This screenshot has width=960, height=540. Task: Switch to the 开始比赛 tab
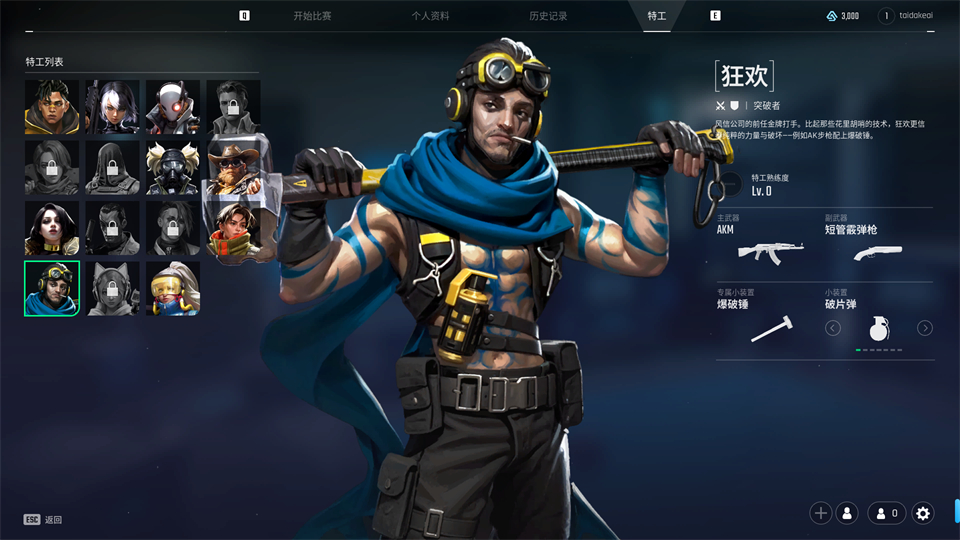tap(312, 16)
